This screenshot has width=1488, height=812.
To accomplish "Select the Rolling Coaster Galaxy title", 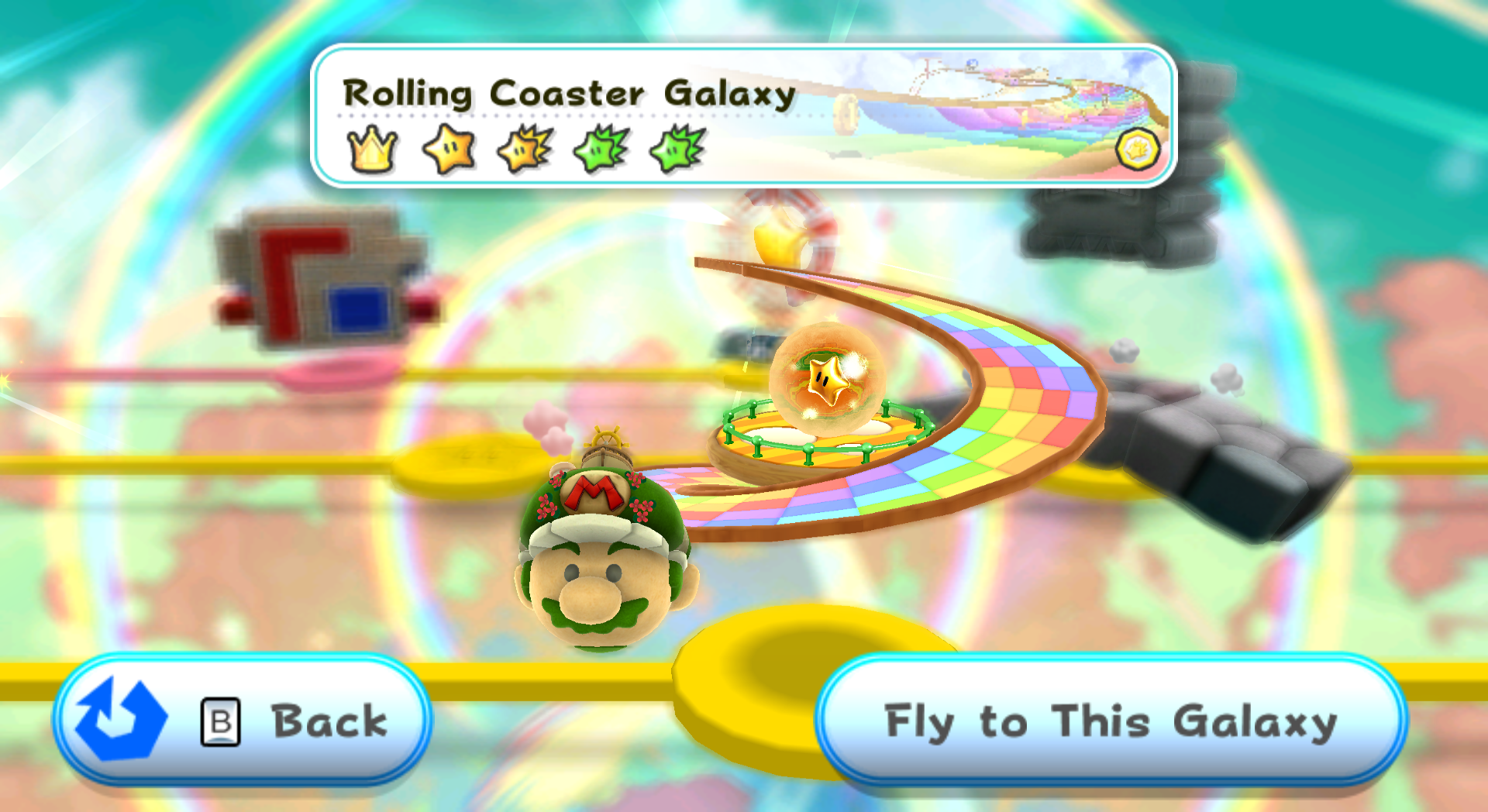I will point(570,93).
